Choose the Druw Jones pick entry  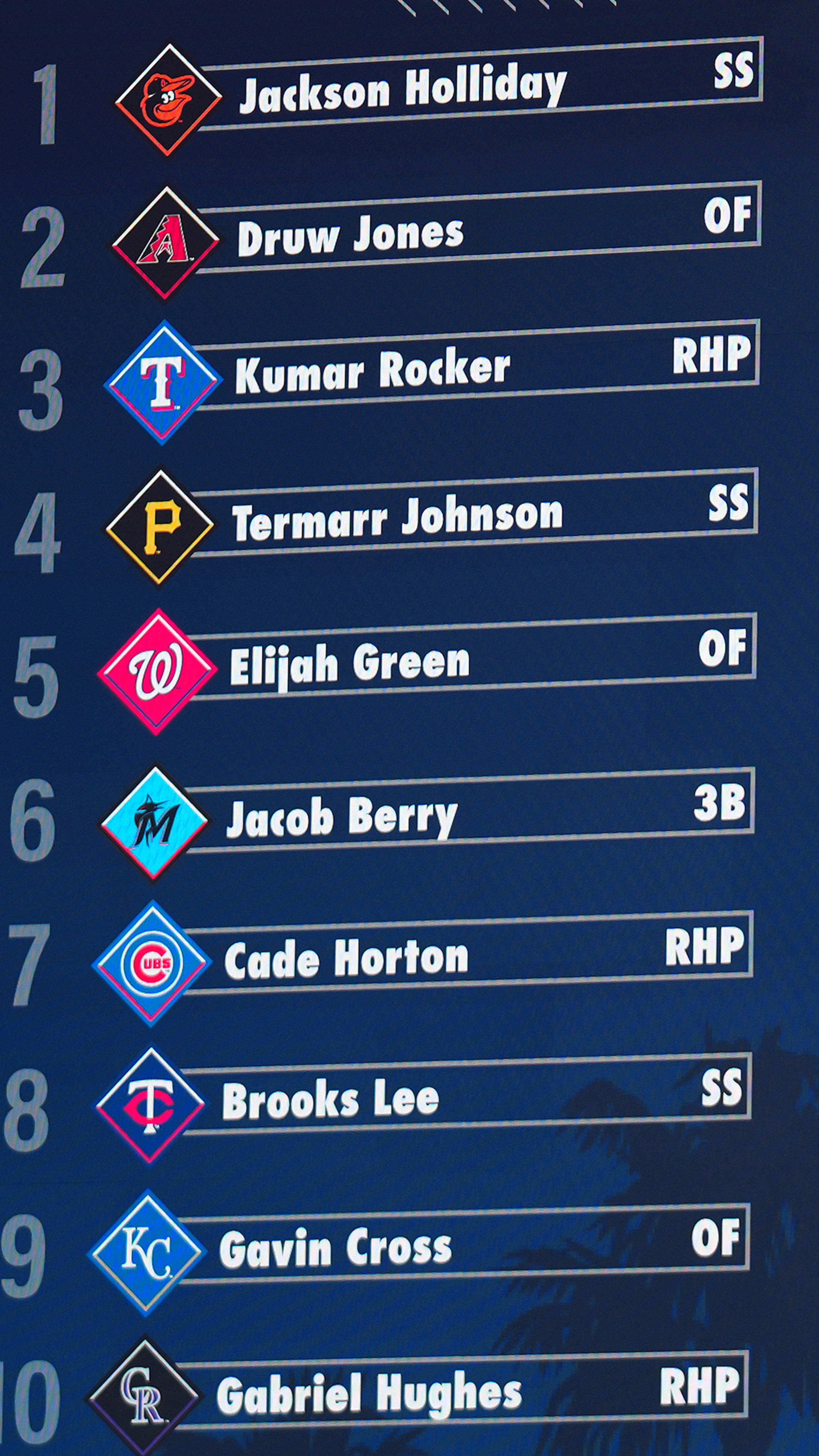350,235
